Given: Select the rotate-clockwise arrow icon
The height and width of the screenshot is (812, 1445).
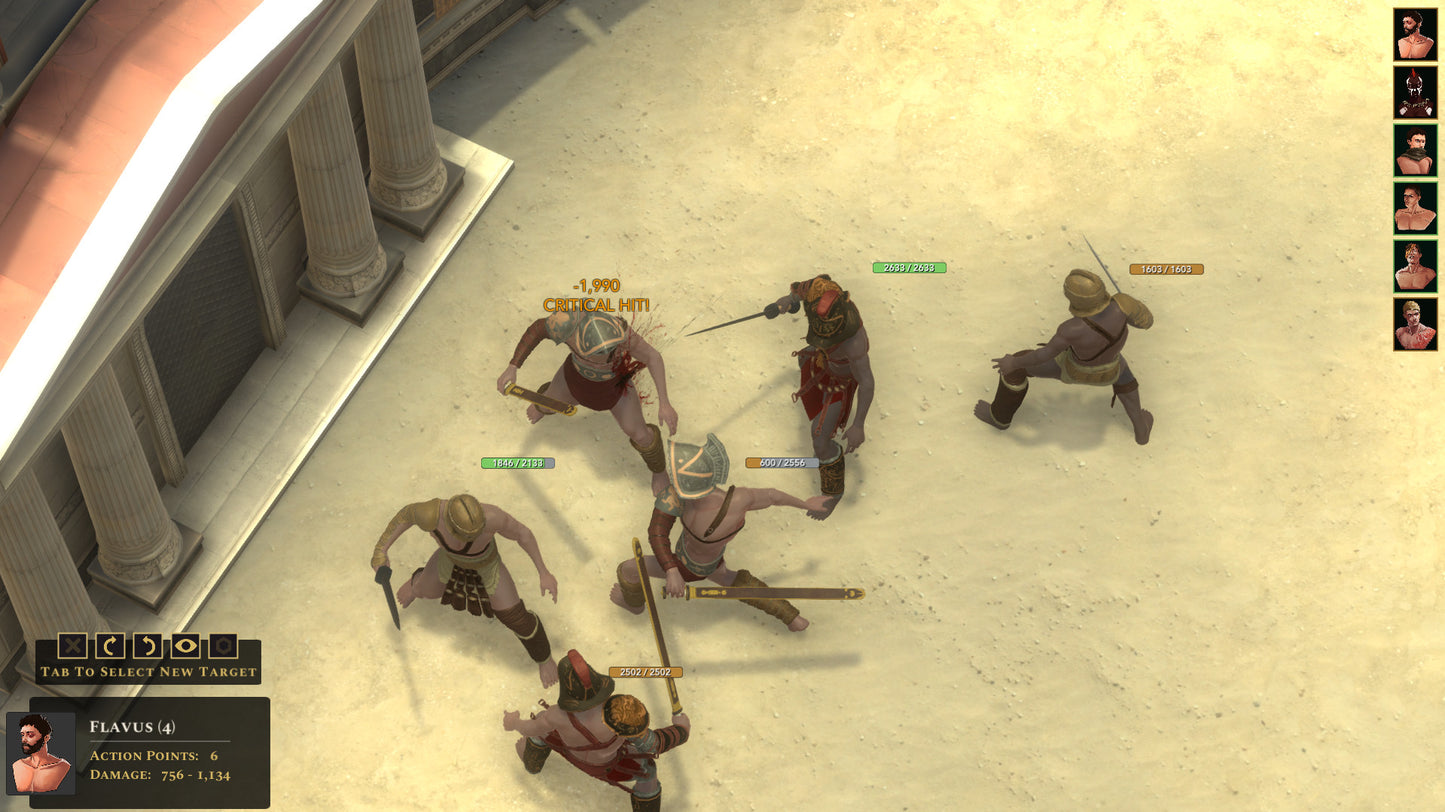Looking at the screenshot, I should (x=111, y=645).
